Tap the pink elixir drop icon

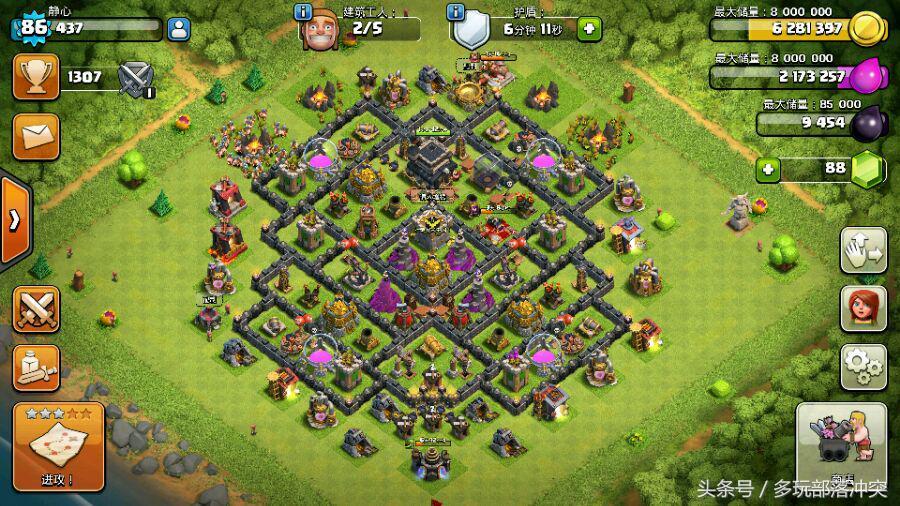(866, 76)
